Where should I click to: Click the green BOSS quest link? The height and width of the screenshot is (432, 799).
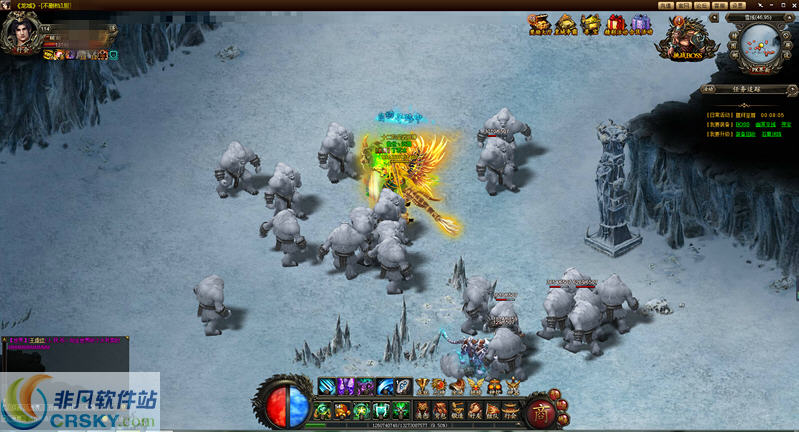pos(741,123)
